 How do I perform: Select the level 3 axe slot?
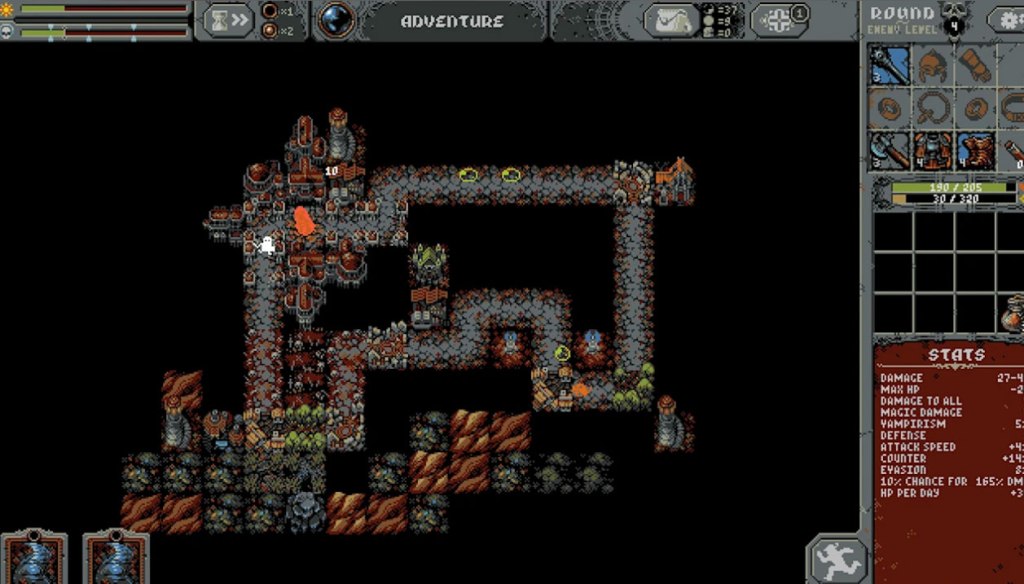890,150
